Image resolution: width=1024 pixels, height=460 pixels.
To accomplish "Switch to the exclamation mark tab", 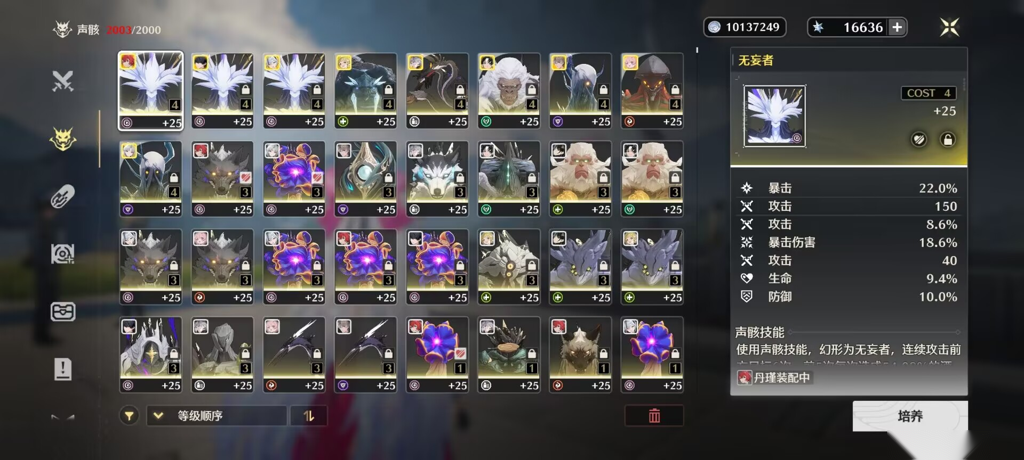I will (x=63, y=369).
